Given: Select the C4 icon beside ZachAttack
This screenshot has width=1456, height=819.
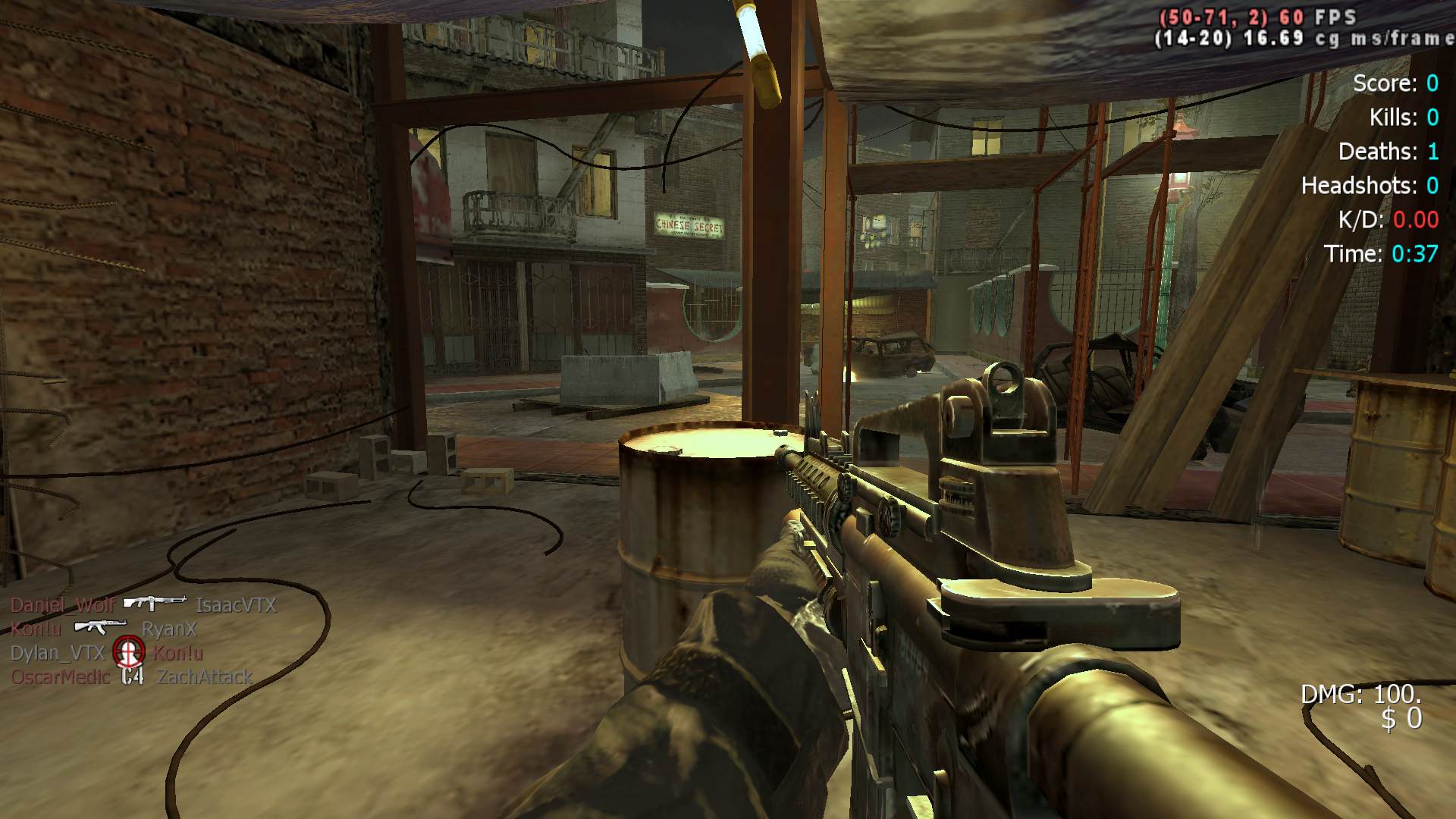Looking at the screenshot, I should click(x=133, y=676).
